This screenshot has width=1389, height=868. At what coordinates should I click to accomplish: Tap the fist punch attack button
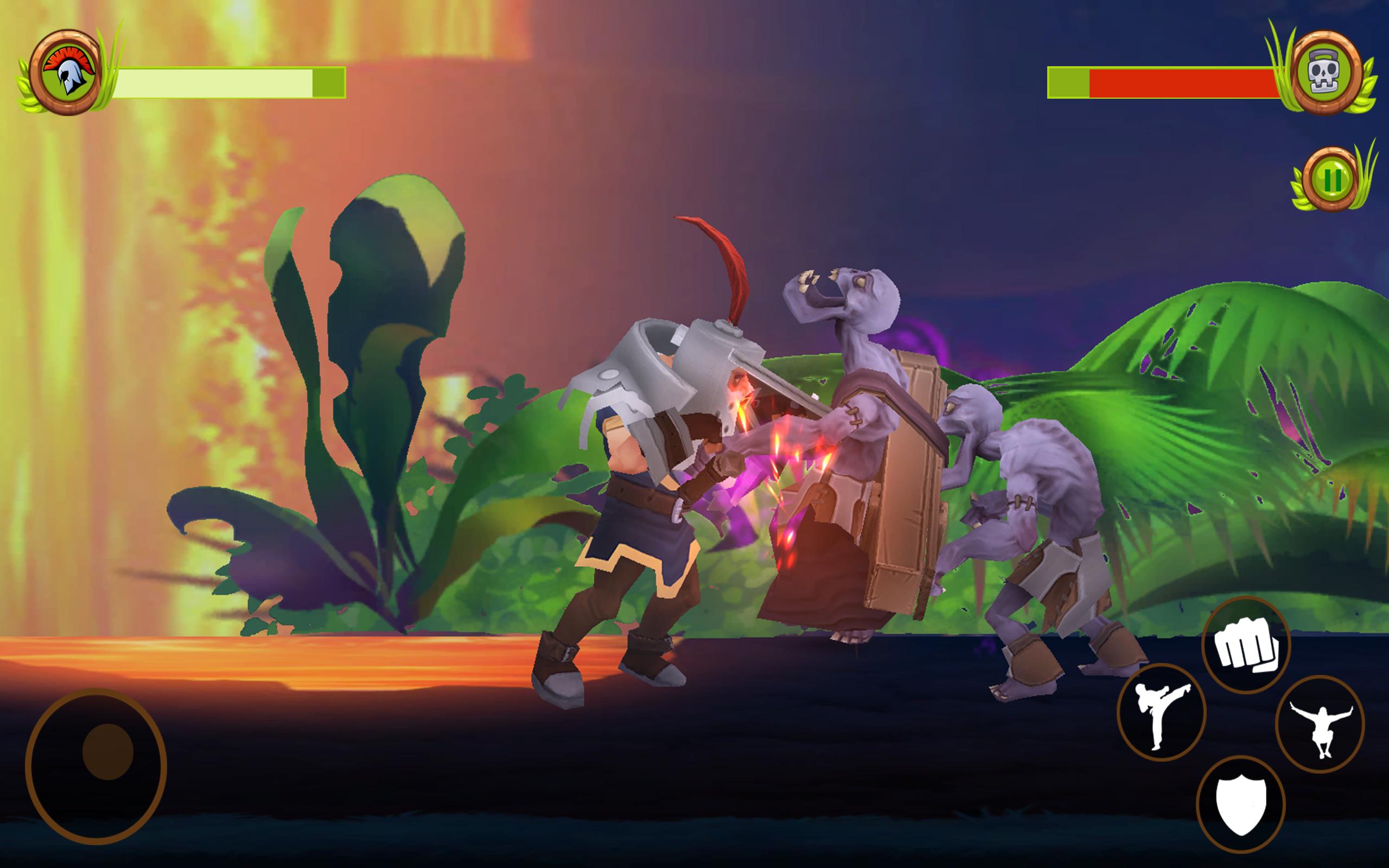coord(1246,644)
